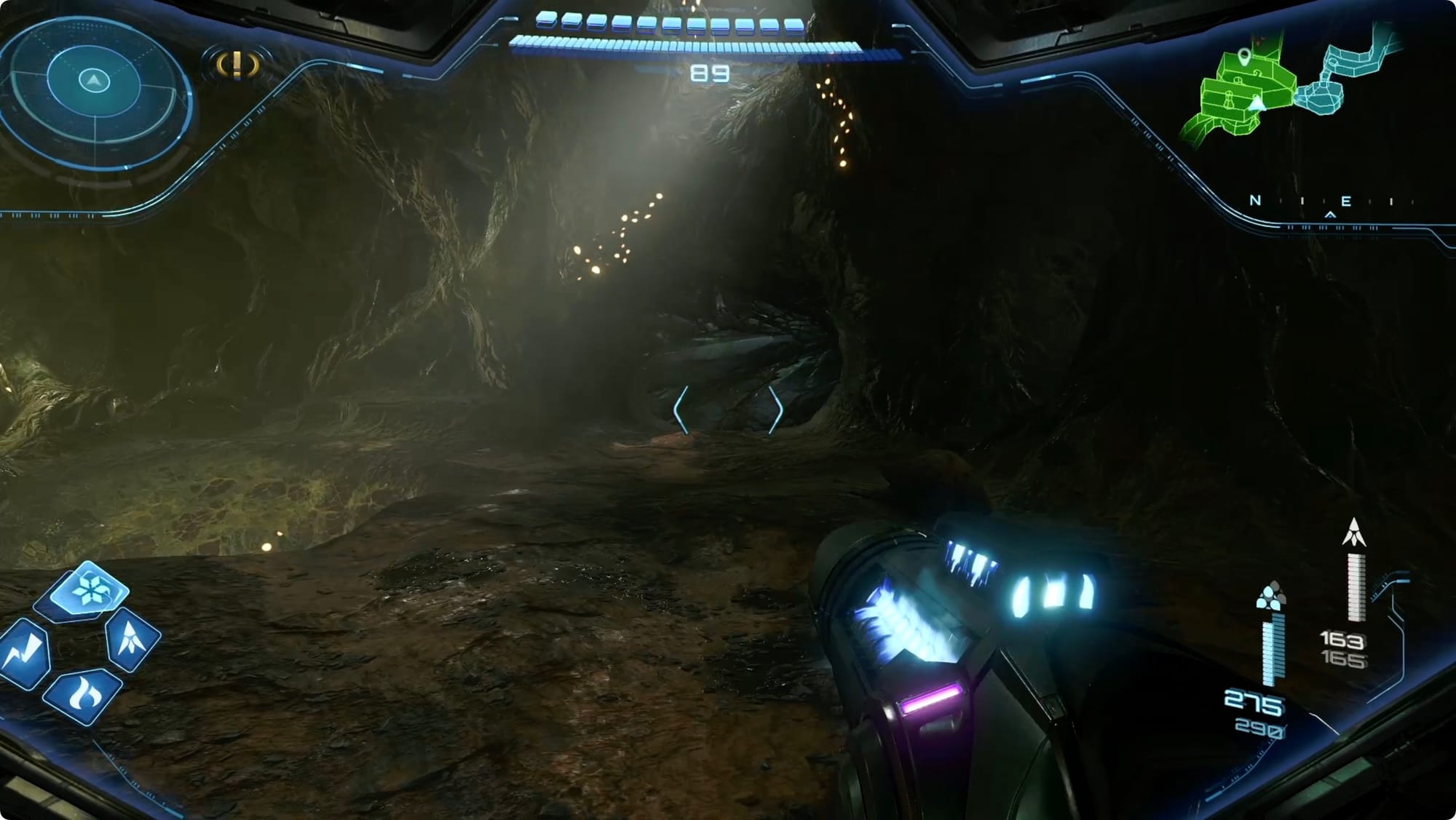Click the missile ammo icon above gauge
This screenshot has height=820, width=1456.
[x=1353, y=533]
